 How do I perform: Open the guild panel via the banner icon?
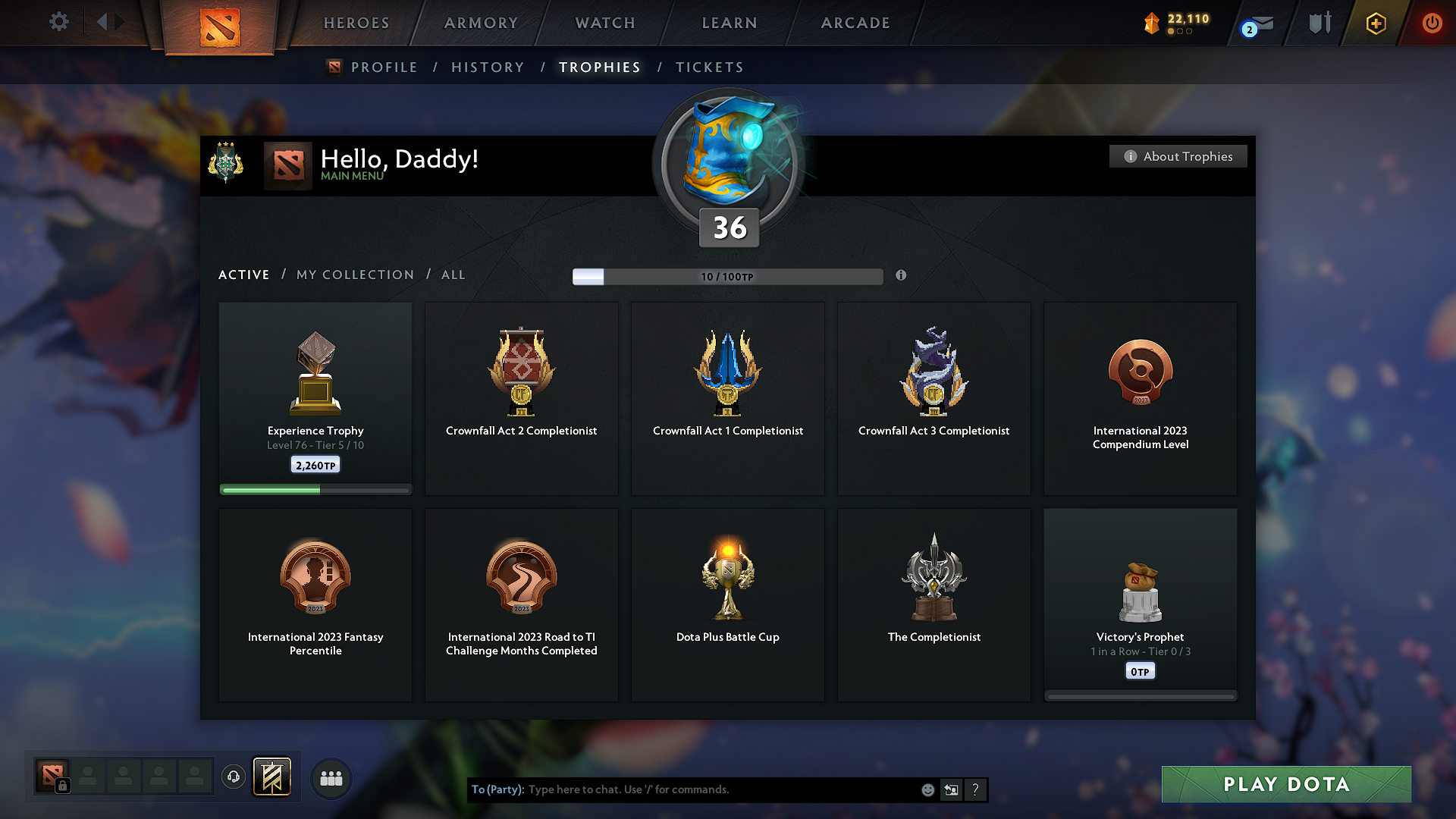pyautogui.click(x=271, y=777)
